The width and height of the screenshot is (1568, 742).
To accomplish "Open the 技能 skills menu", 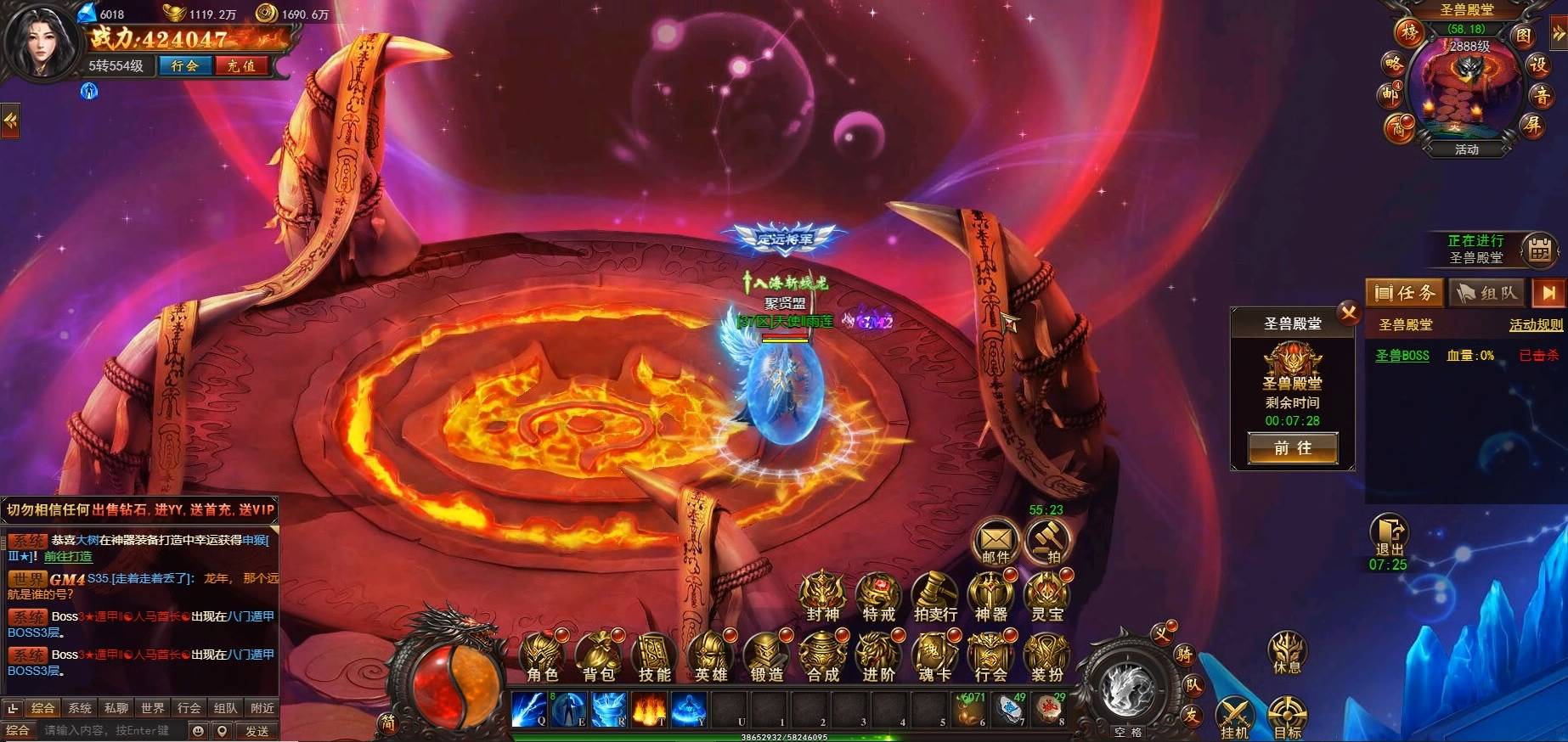I will click(x=655, y=658).
